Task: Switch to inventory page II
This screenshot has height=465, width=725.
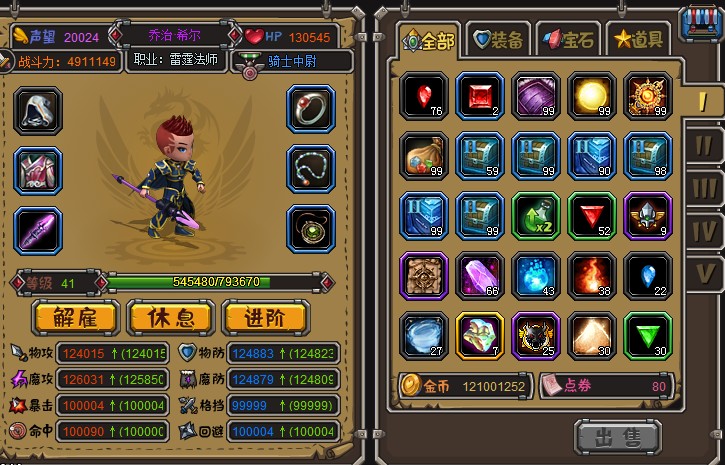Action: click(703, 145)
